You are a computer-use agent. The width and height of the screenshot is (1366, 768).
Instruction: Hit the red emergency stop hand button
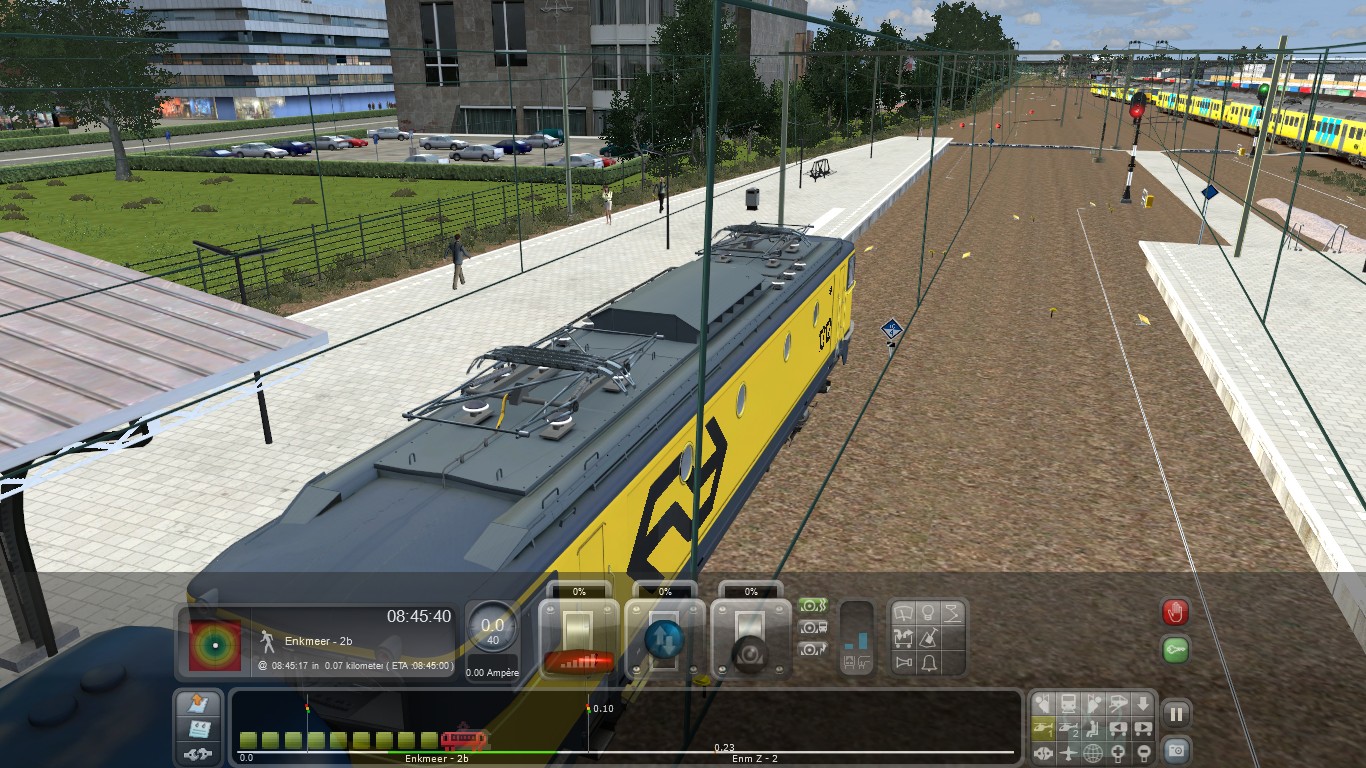pyautogui.click(x=1175, y=612)
